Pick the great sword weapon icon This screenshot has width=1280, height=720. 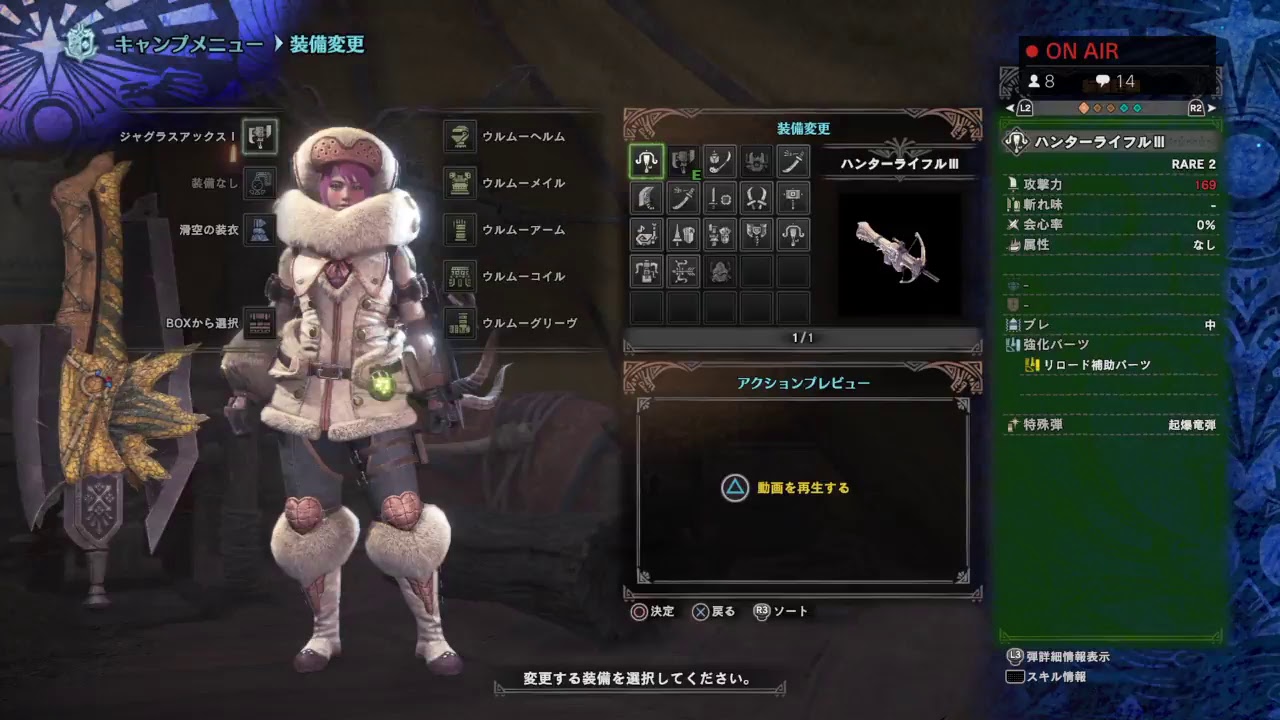coord(646,198)
